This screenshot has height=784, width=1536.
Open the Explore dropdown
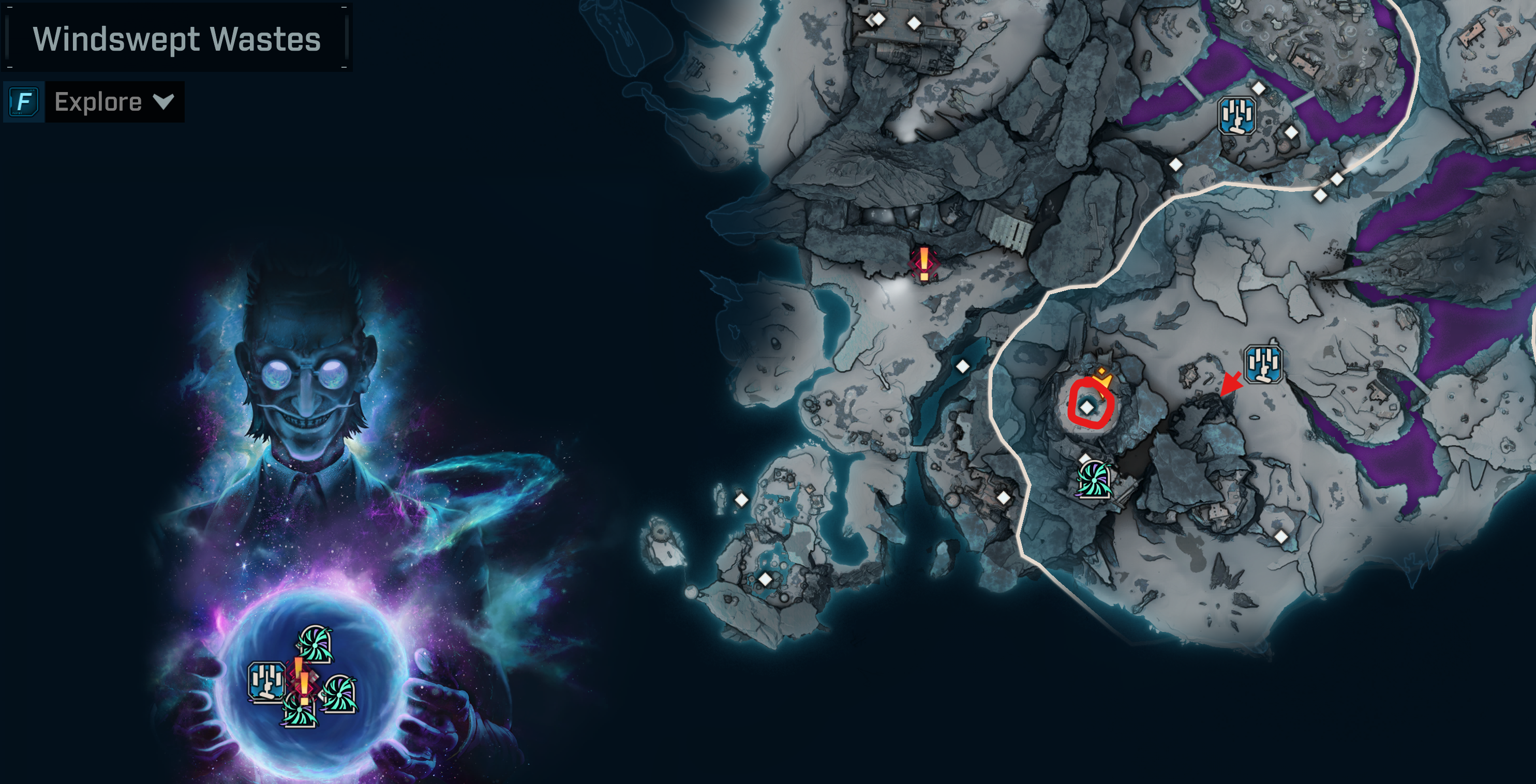(114, 102)
